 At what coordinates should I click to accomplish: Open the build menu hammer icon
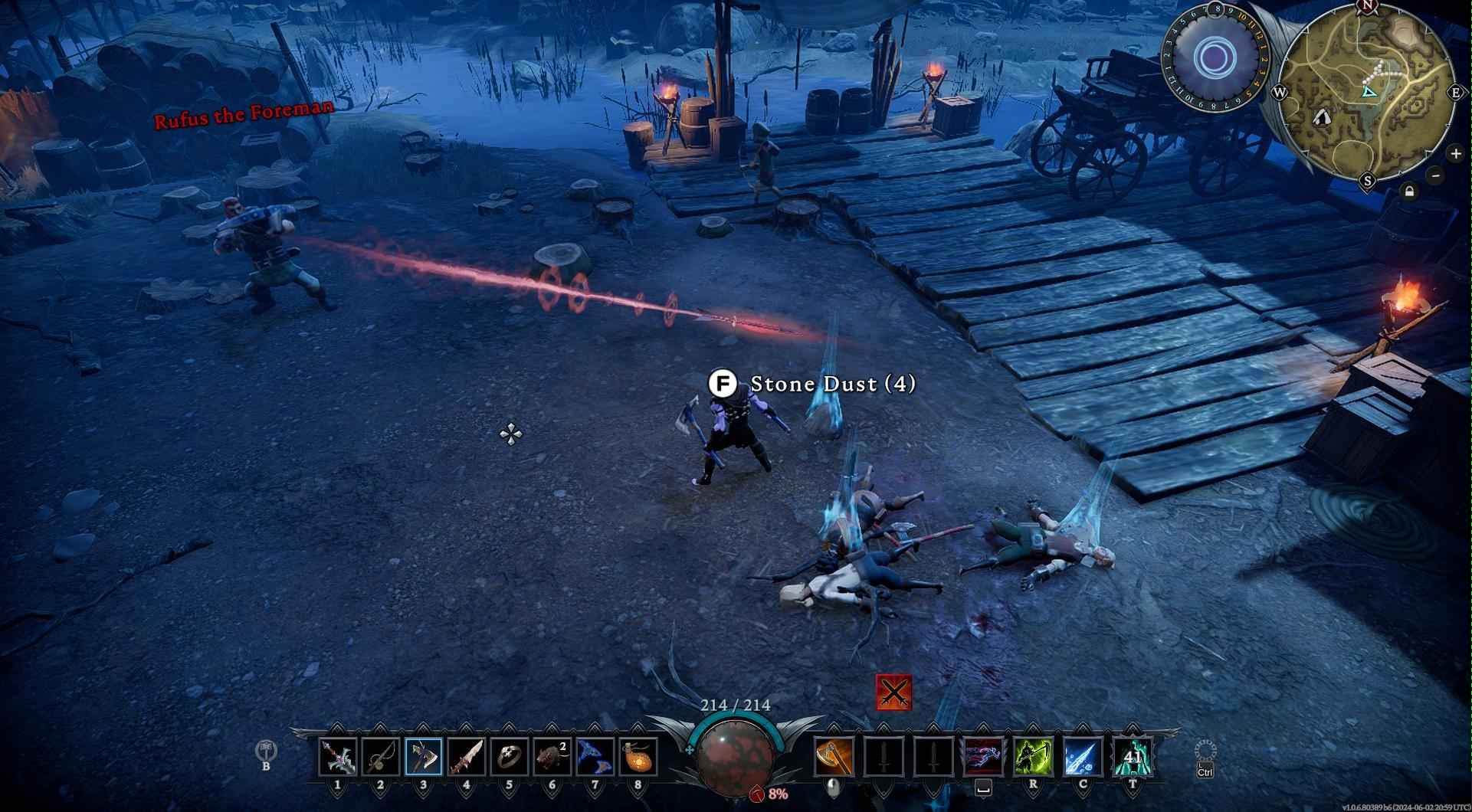point(266,749)
